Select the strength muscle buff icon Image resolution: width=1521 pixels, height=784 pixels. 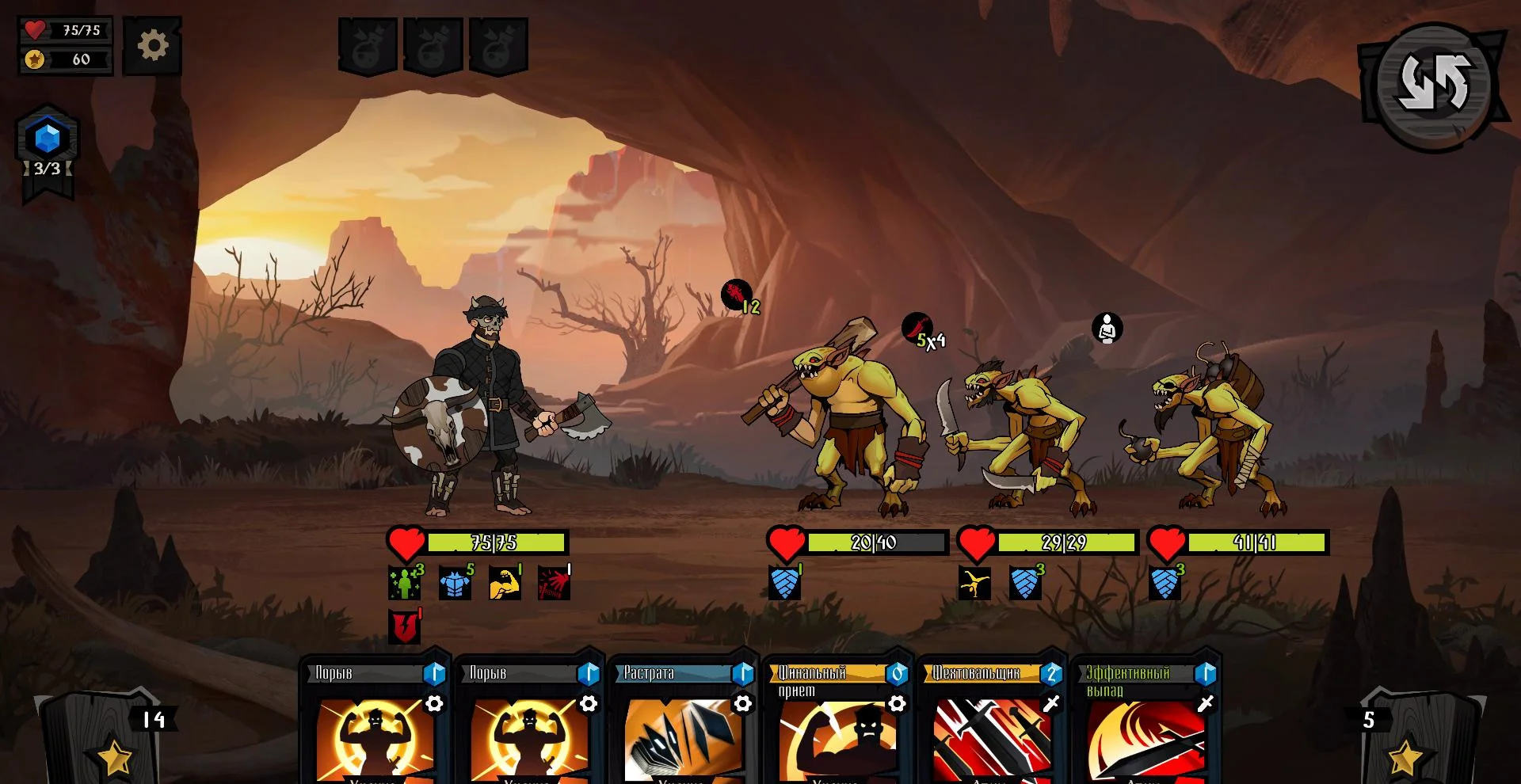click(x=505, y=580)
